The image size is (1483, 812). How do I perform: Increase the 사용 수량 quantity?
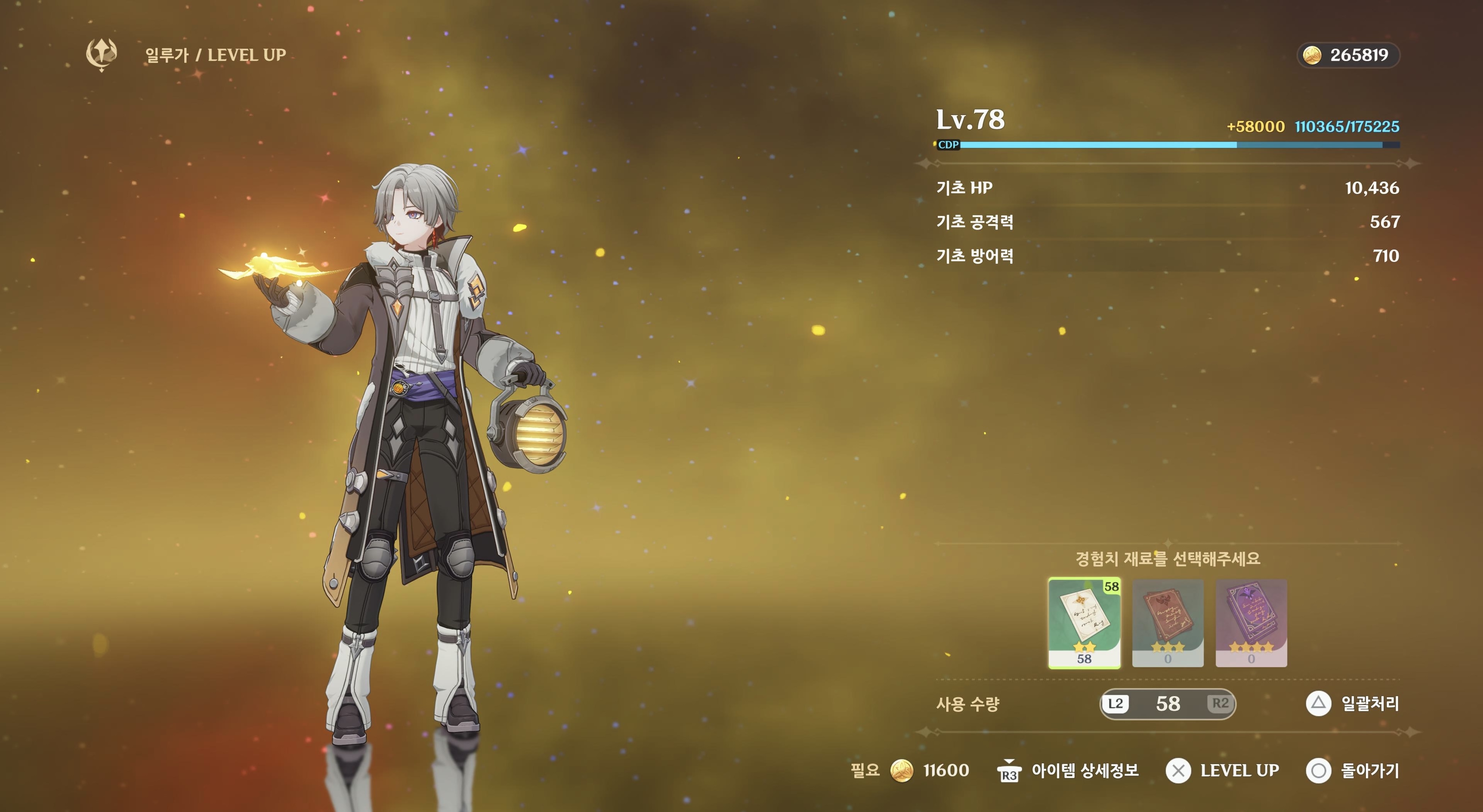pos(1220,703)
